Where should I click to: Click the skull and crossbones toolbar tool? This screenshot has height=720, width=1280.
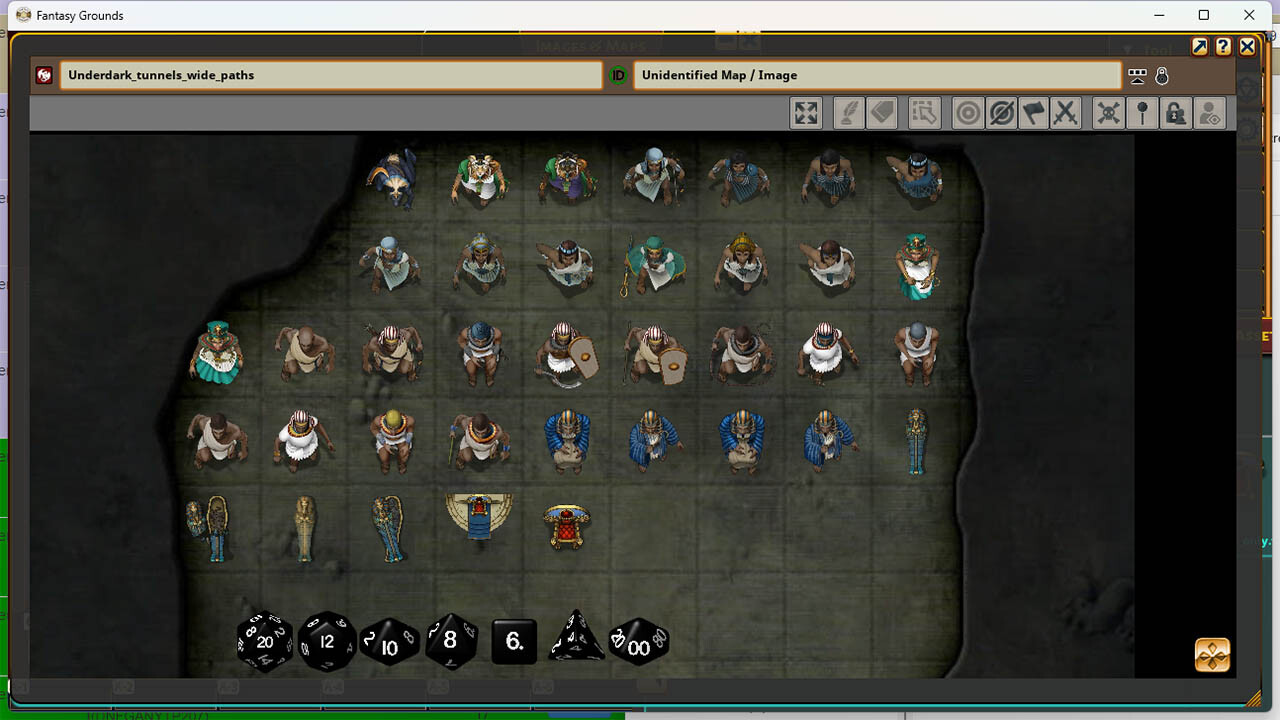point(1108,113)
